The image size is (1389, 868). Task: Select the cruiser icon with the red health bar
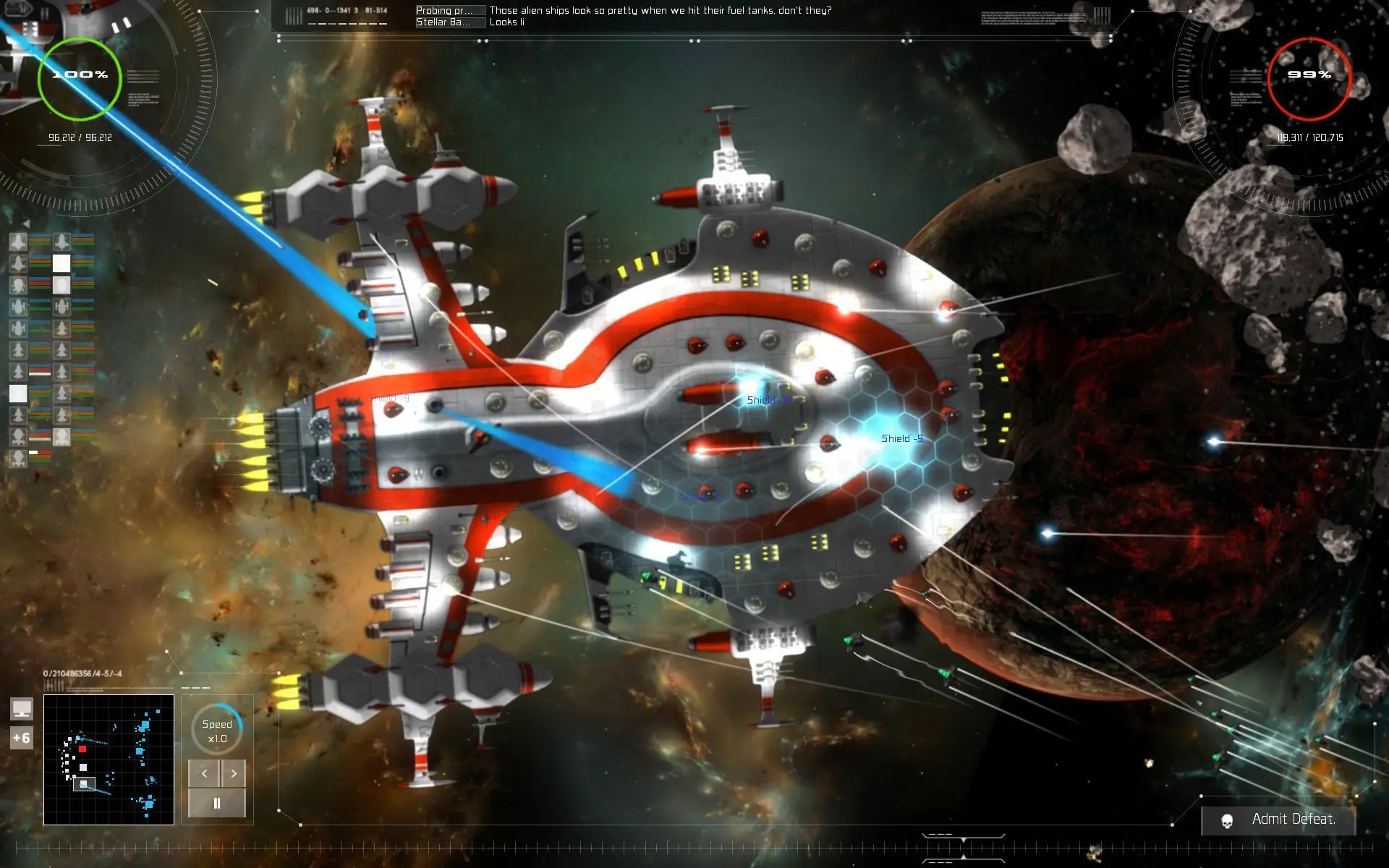(19, 284)
